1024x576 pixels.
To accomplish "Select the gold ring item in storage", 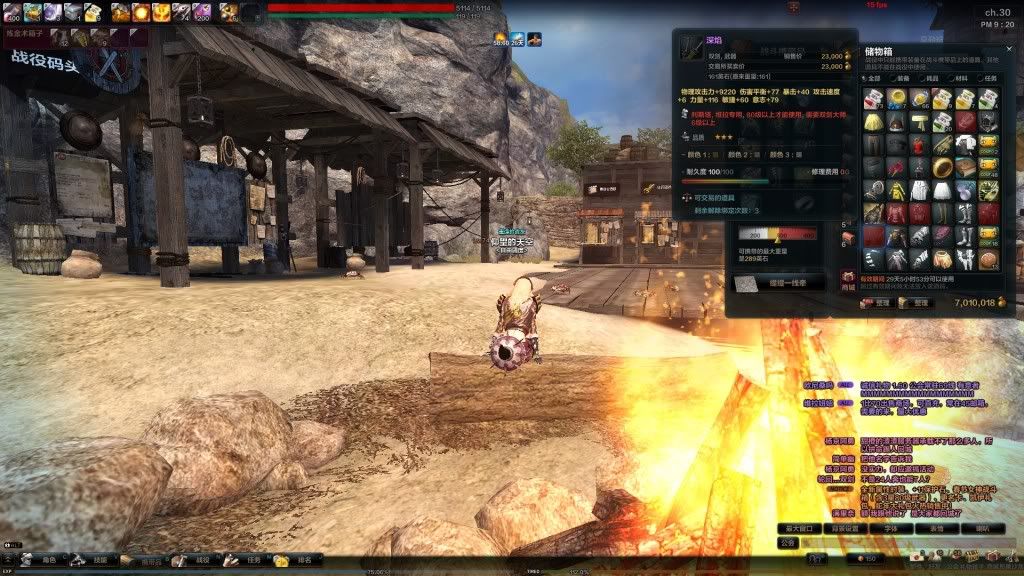I will pyautogui.click(x=942, y=166).
